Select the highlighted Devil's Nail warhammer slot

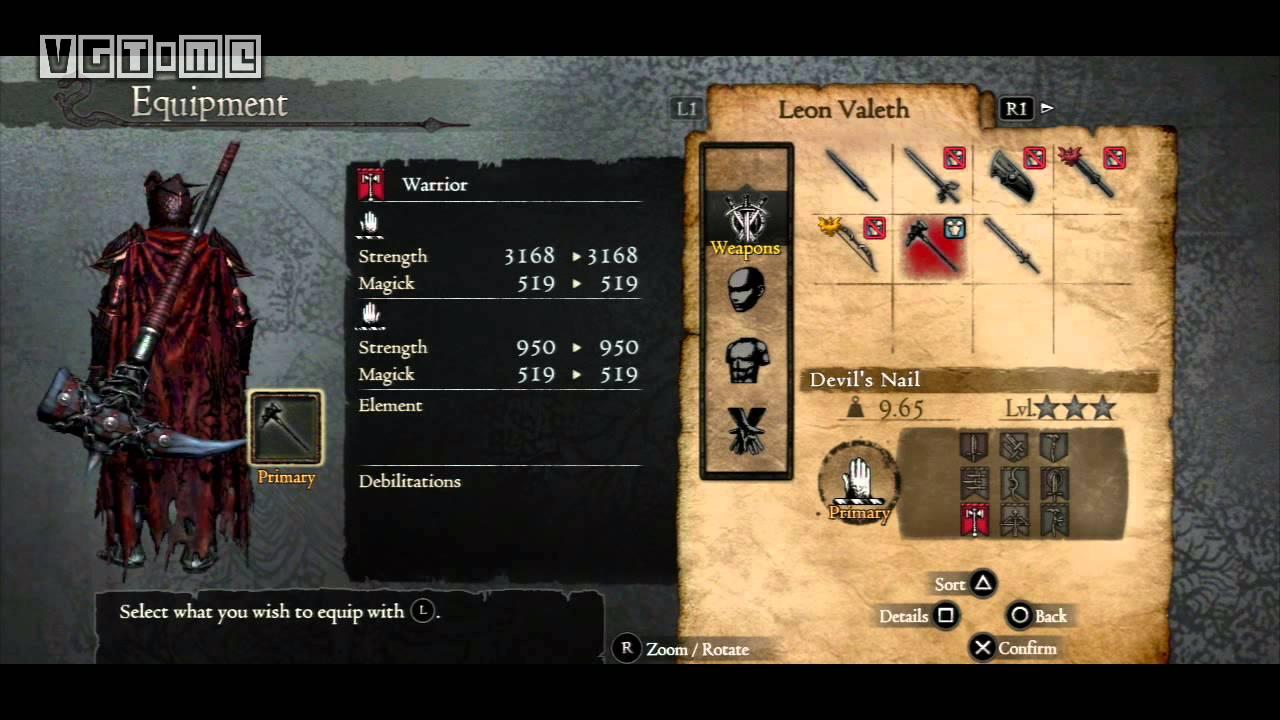click(932, 245)
